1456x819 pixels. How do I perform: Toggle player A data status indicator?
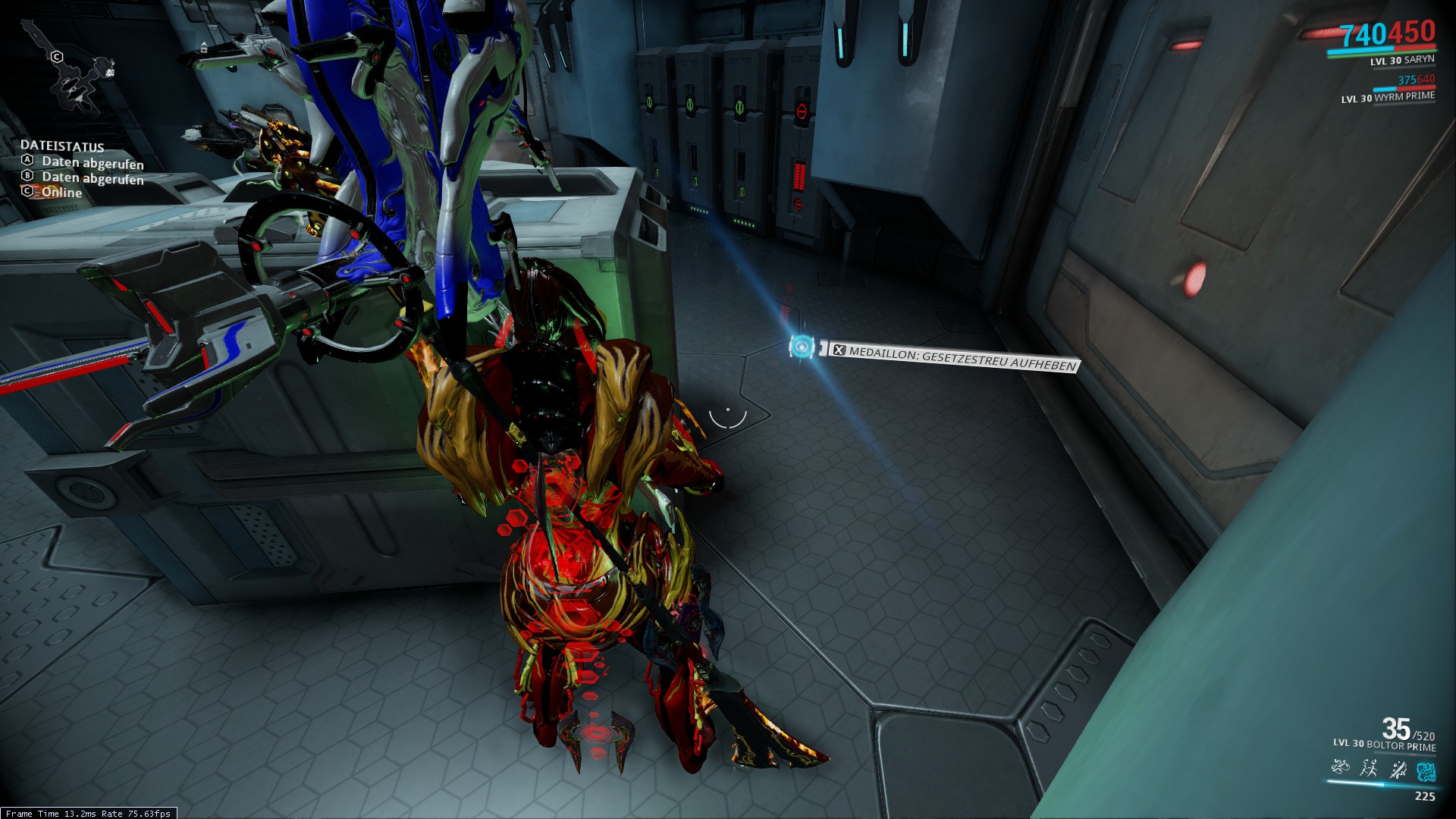point(28,161)
